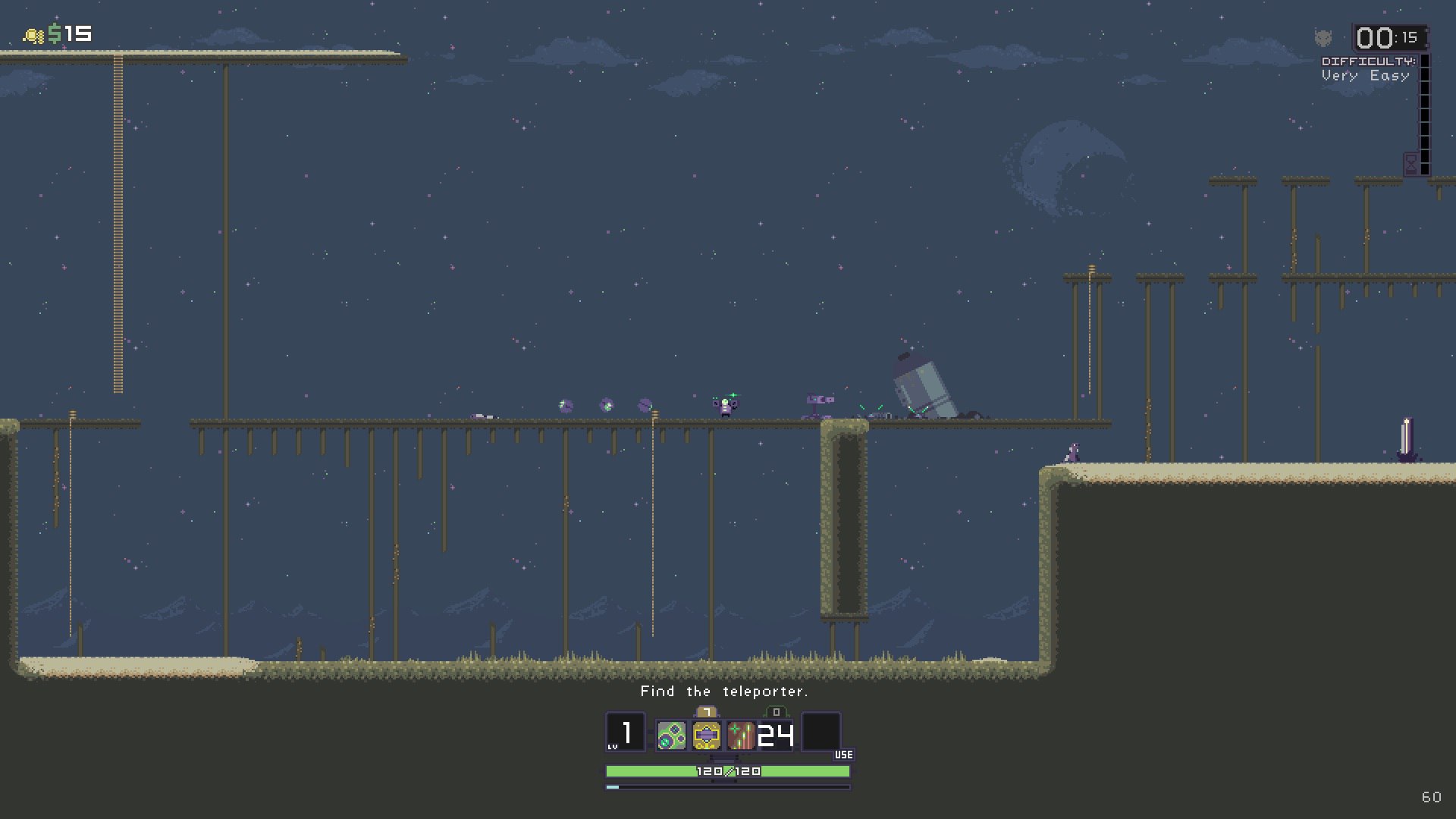
Task: Use the red rocket trails third skill
Action: click(741, 735)
